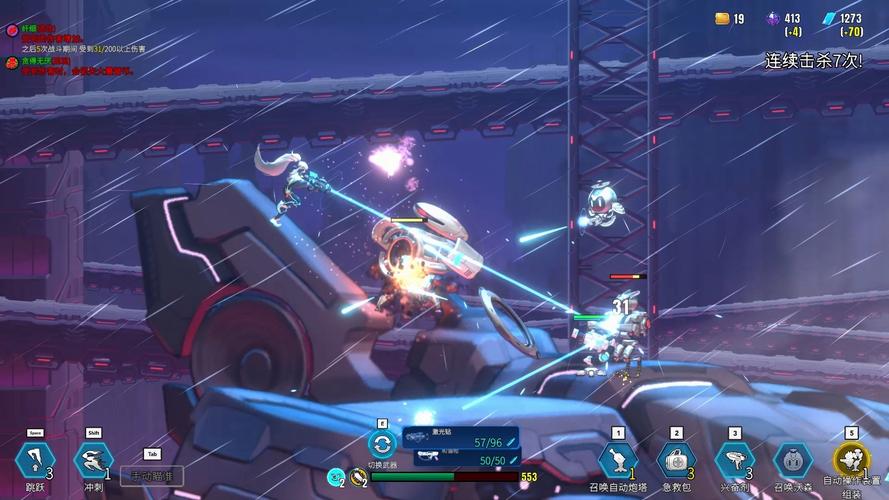Activate the 跳跃 jump ability icon
Screen dimensions: 889x500
pos(34,460)
